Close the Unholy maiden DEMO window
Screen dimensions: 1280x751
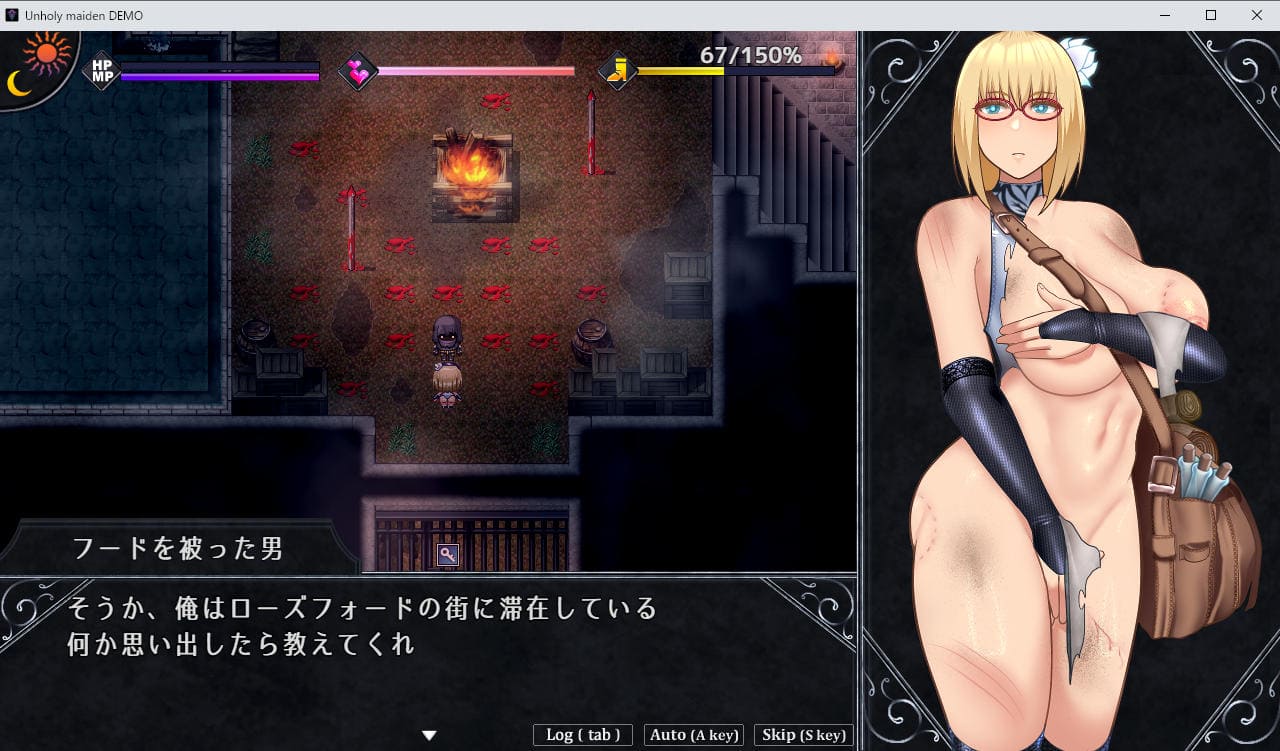[x=1256, y=15]
